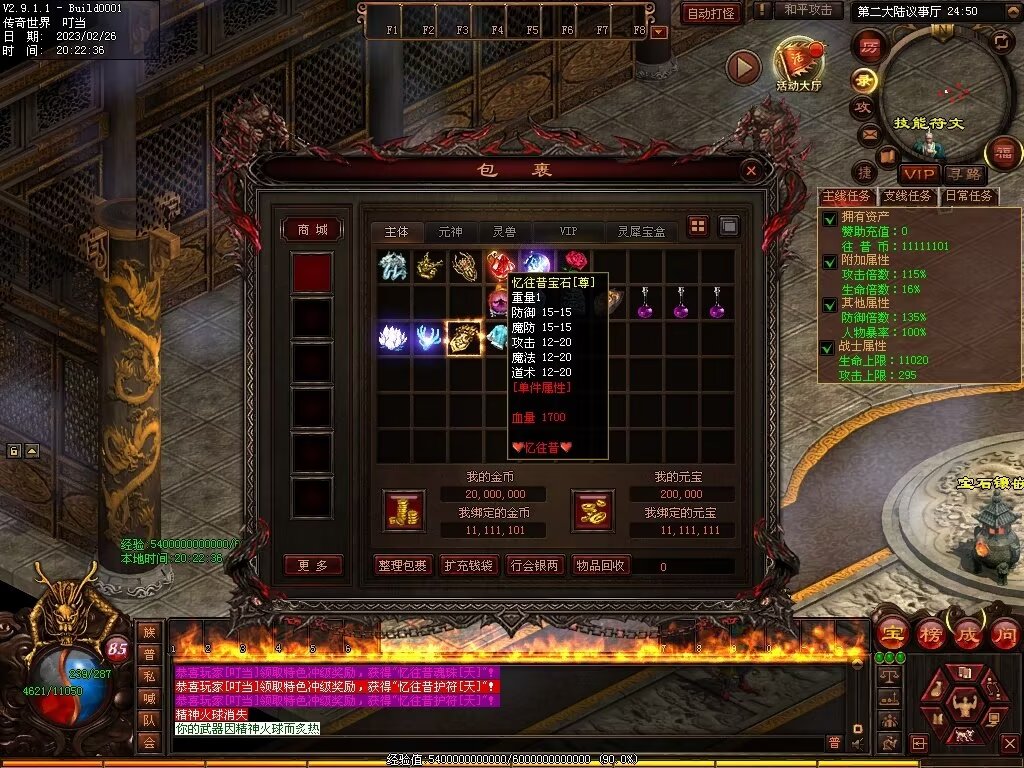Image resolution: width=1024 pixels, height=768 pixels.
Task: Click the gold coins icon
Action: tap(404, 510)
